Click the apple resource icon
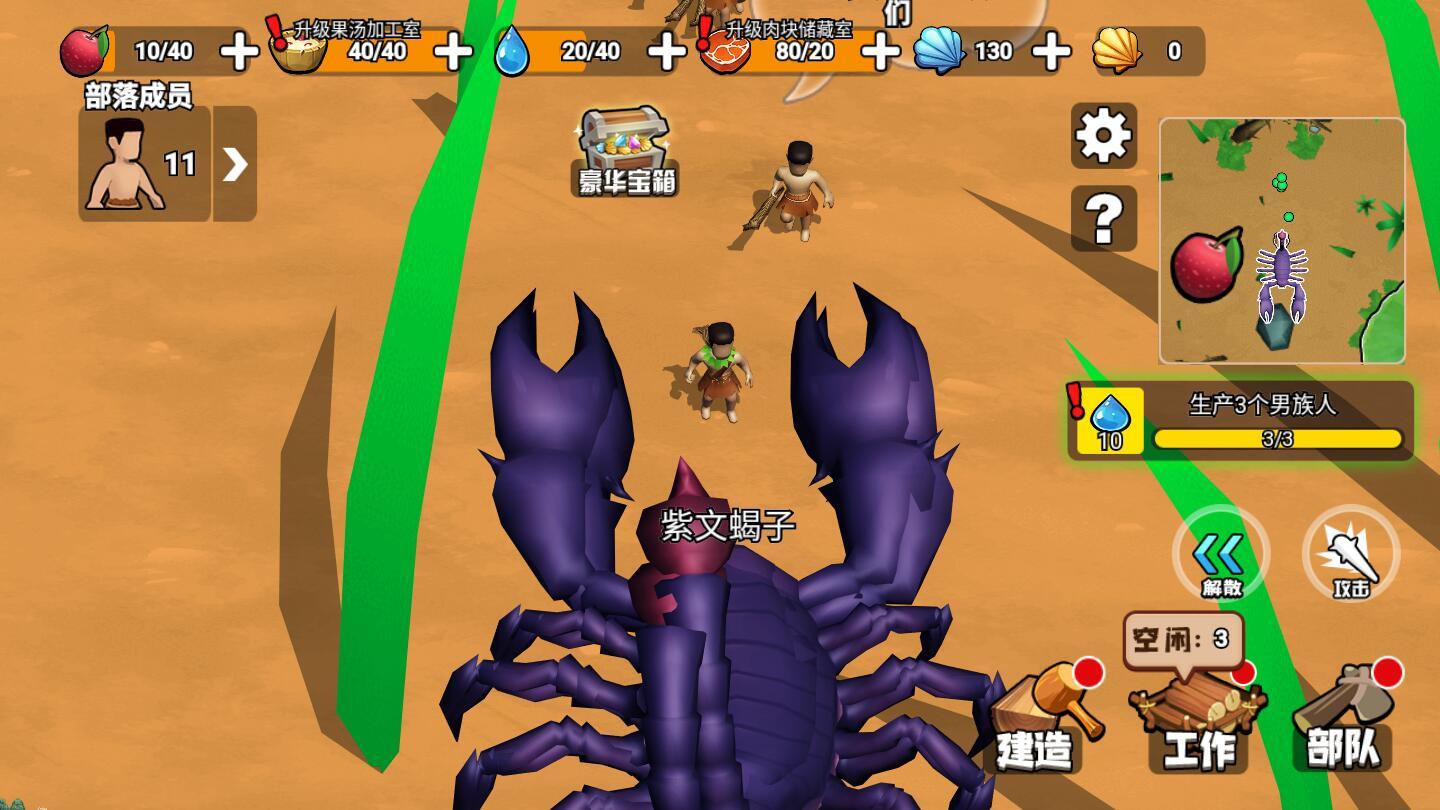 click(85, 51)
